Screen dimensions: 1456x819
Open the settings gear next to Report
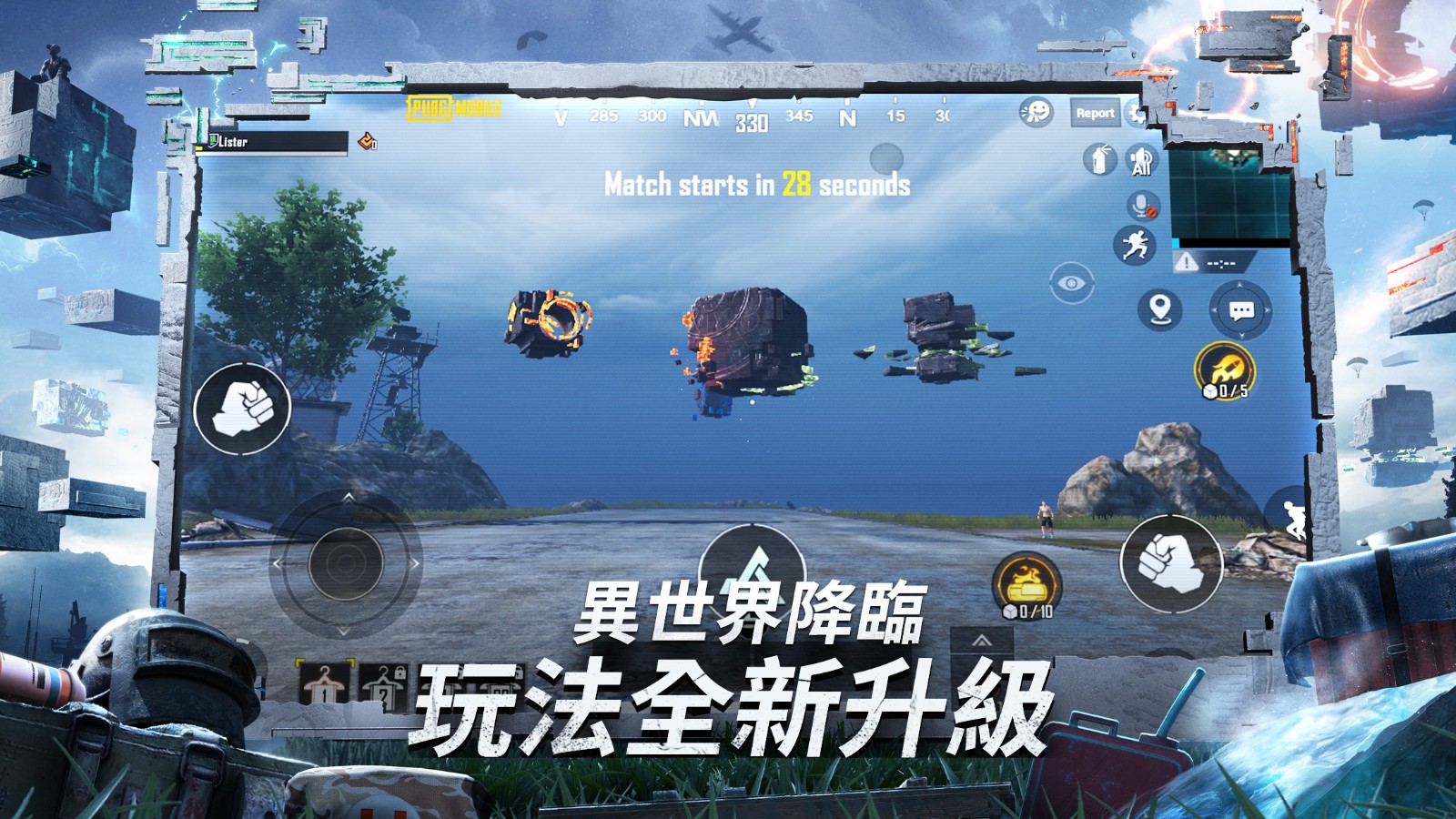pyautogui.click(x=1137, y=113)
